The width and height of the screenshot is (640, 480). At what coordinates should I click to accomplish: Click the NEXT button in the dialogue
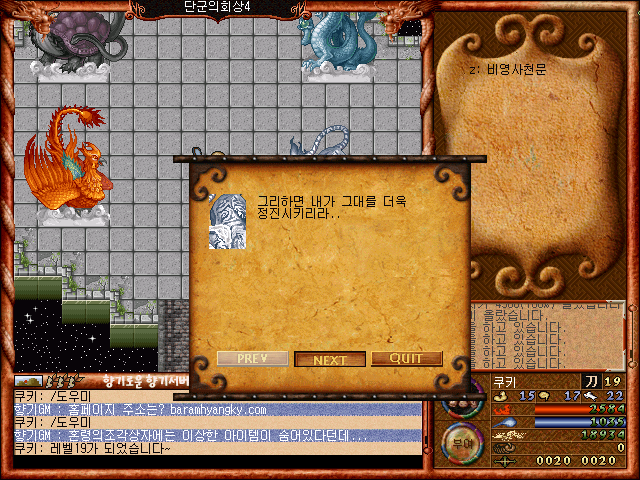(330, 359)
